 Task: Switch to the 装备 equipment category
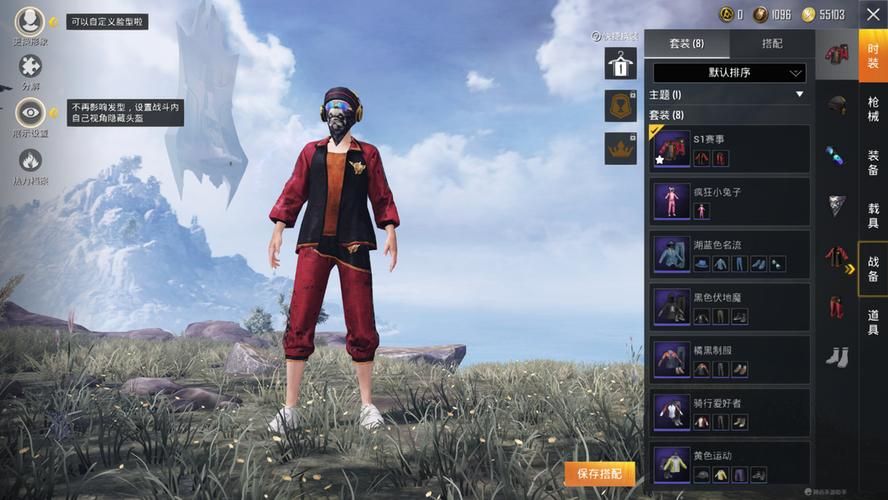873,163
